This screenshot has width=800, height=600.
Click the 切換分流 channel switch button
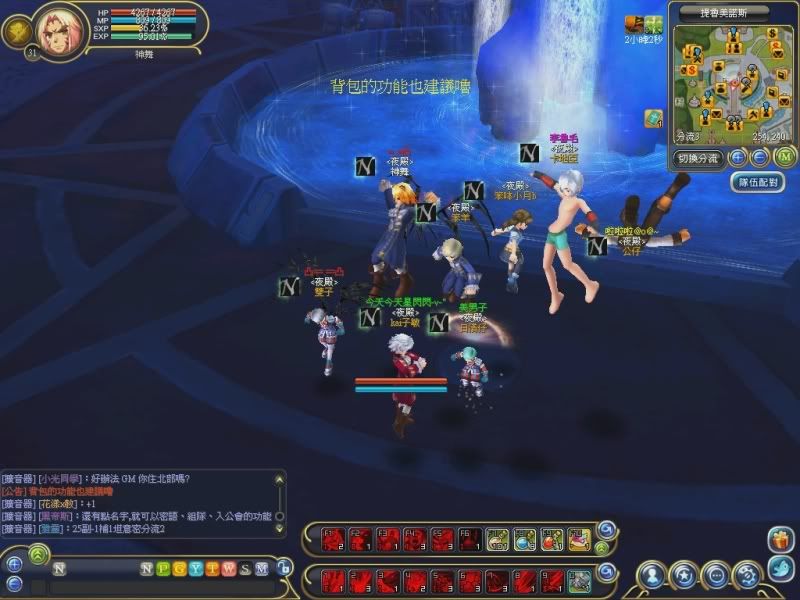tap(697, 158)
